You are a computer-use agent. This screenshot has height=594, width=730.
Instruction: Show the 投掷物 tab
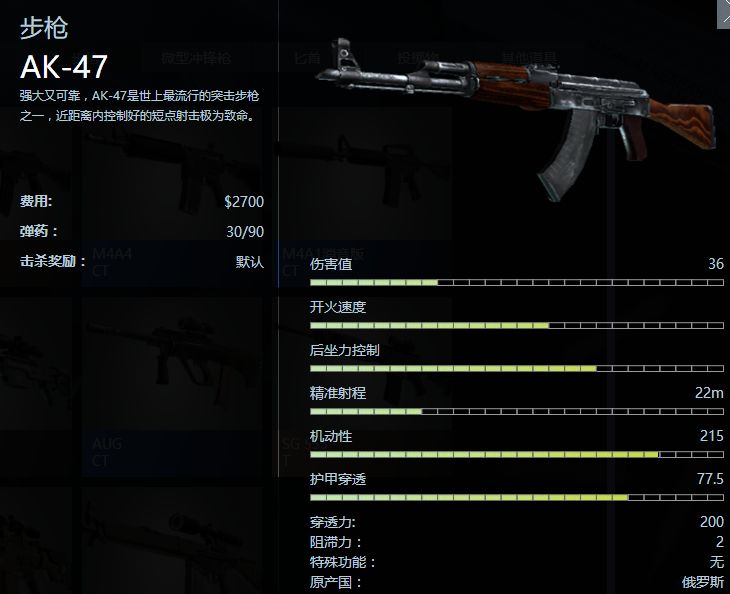411,58
